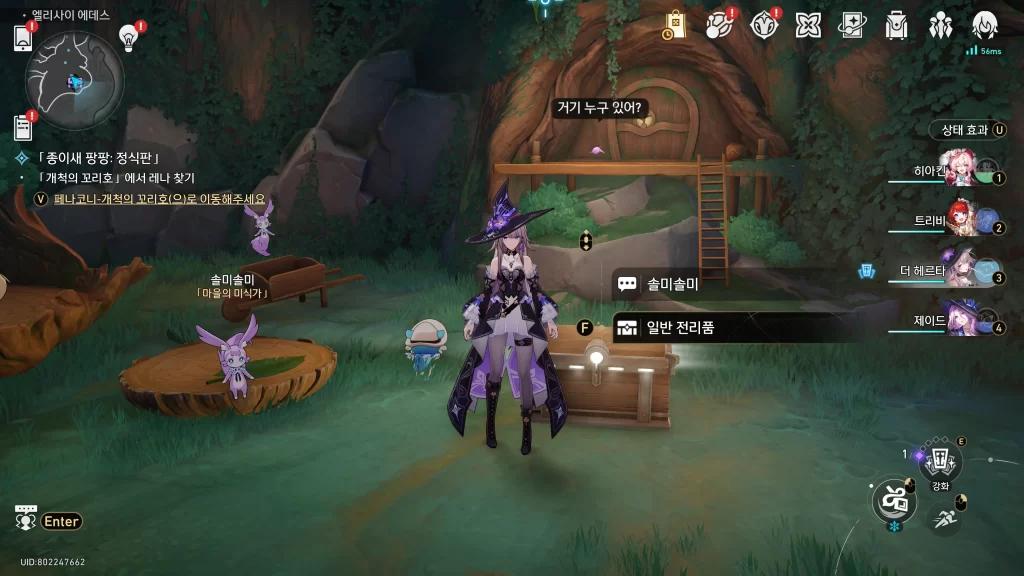This screenshot has width=1024, height=576.
Task: Open the mission log clipboard icon
Action: click(24, 128)
